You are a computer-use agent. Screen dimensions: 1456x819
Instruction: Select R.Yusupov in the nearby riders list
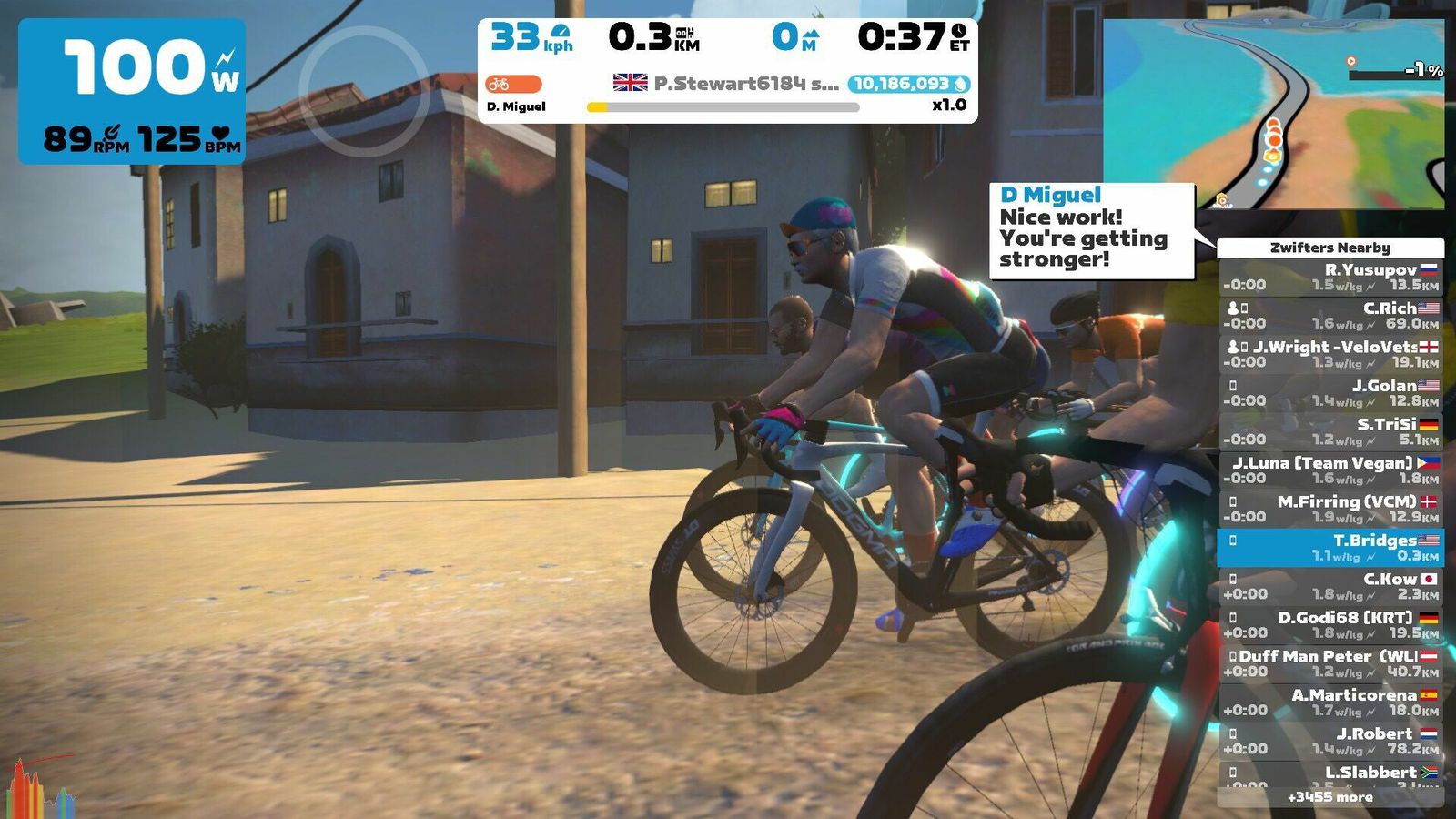click(x=1330, y=277)
